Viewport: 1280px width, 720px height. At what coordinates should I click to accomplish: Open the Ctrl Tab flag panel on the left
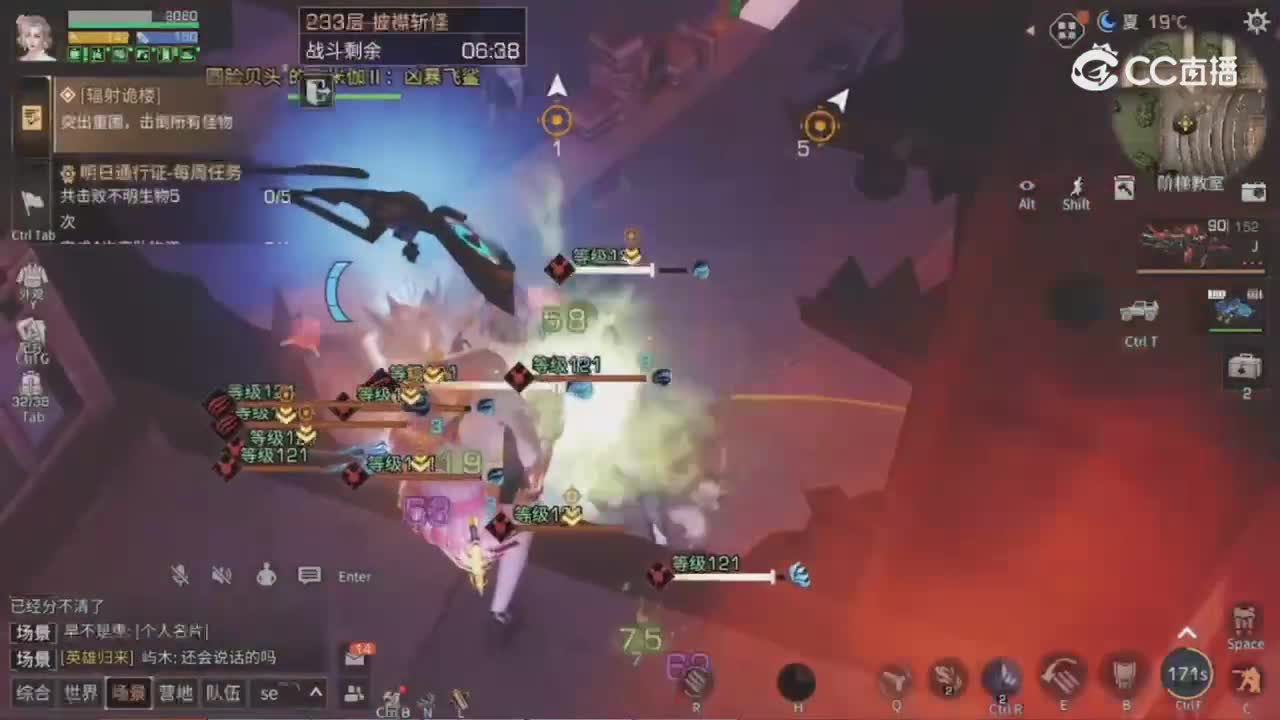(33, 200)
